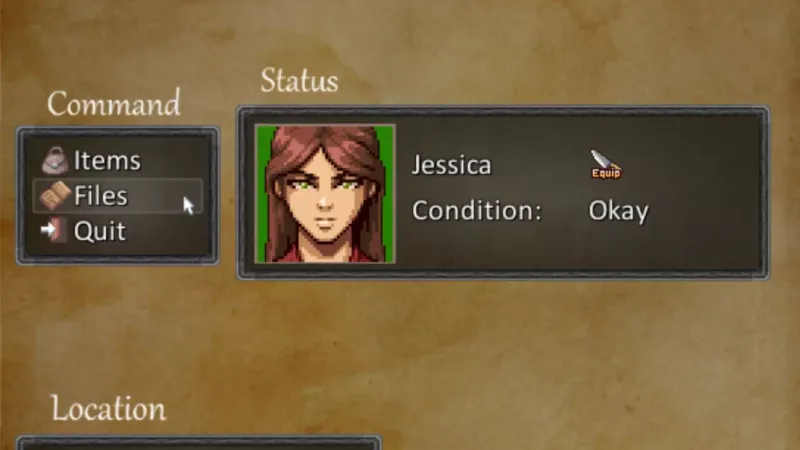The height and width of the screenshot is (450, 800).
Task: Select the Files menu entry
Action: point(100,196)
